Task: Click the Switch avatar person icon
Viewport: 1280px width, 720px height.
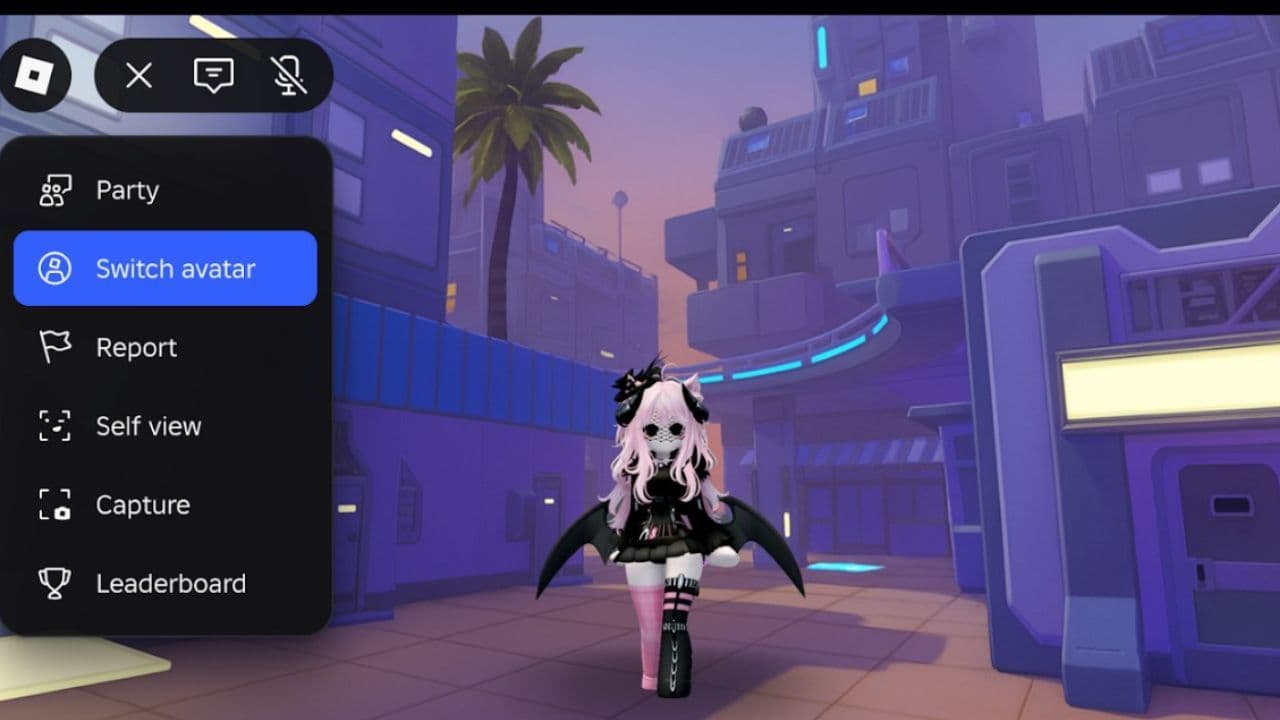Action: click(x=56, y=267)
